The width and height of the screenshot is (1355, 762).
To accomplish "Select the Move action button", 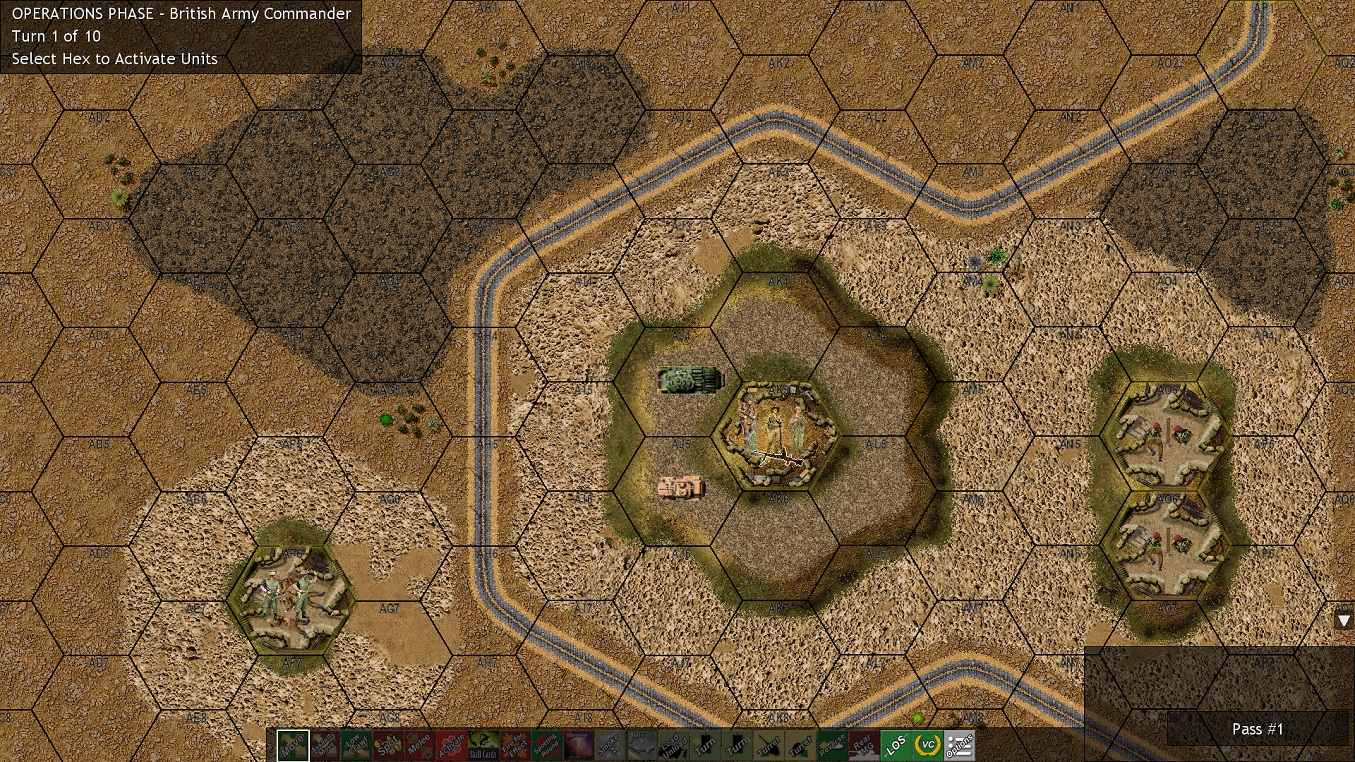I will (x=293, y=745).
